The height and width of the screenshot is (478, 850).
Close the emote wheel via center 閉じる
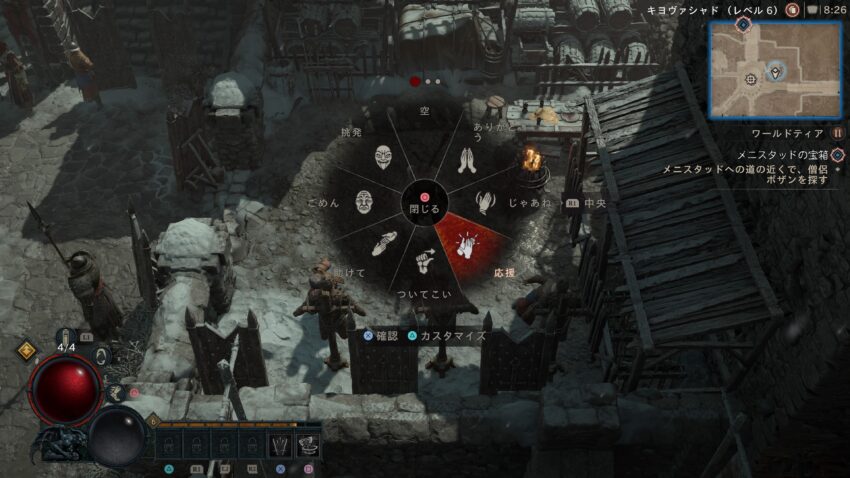pos(424,207)
